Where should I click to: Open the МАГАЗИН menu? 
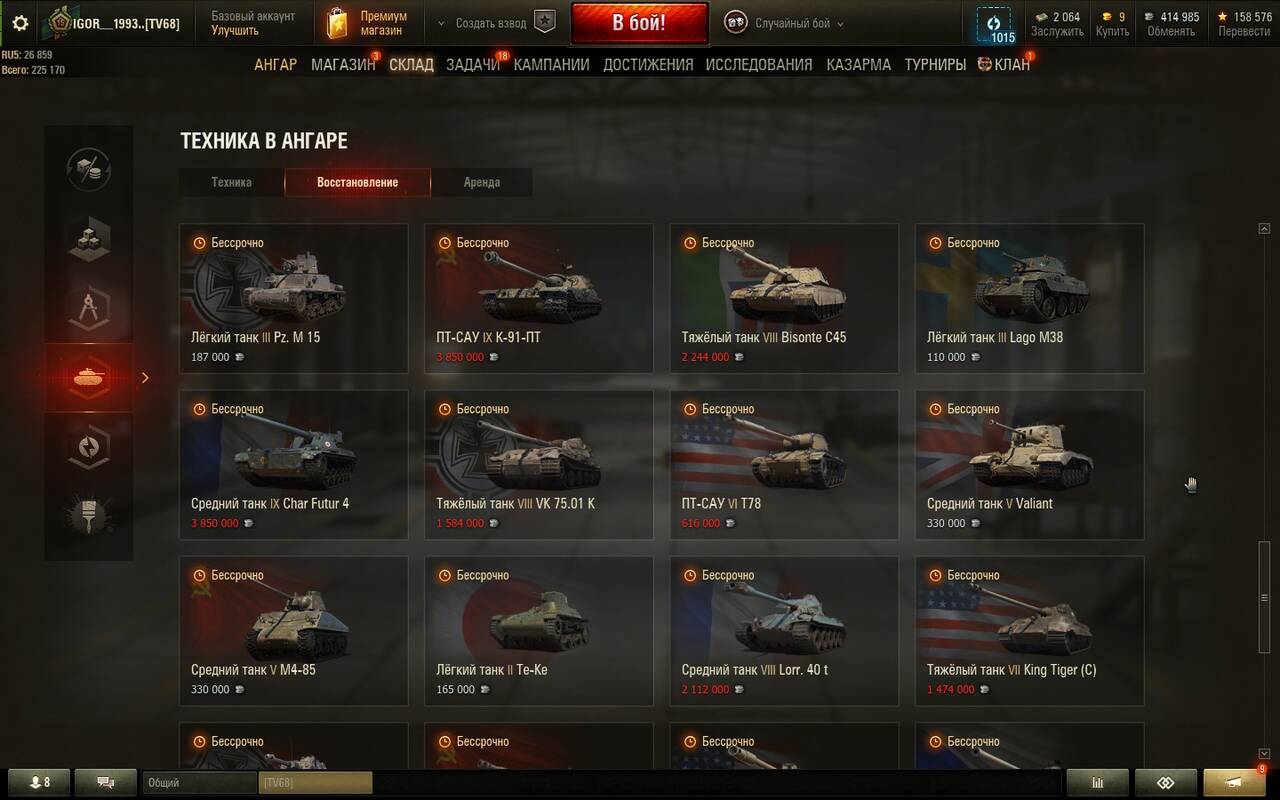343,65
